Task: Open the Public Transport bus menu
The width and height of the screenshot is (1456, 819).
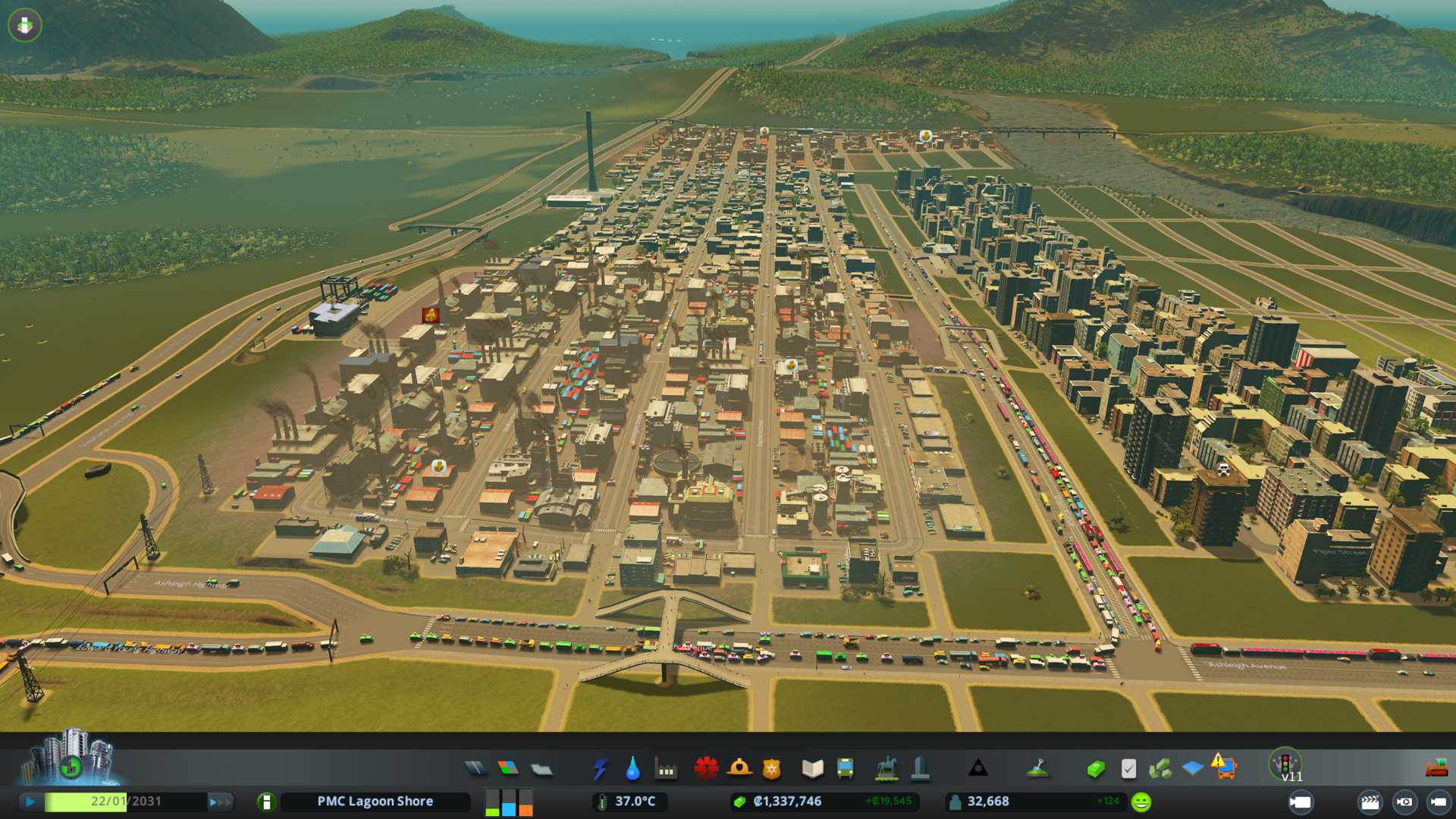Action: pyautogui.click(x=845, y=769)
